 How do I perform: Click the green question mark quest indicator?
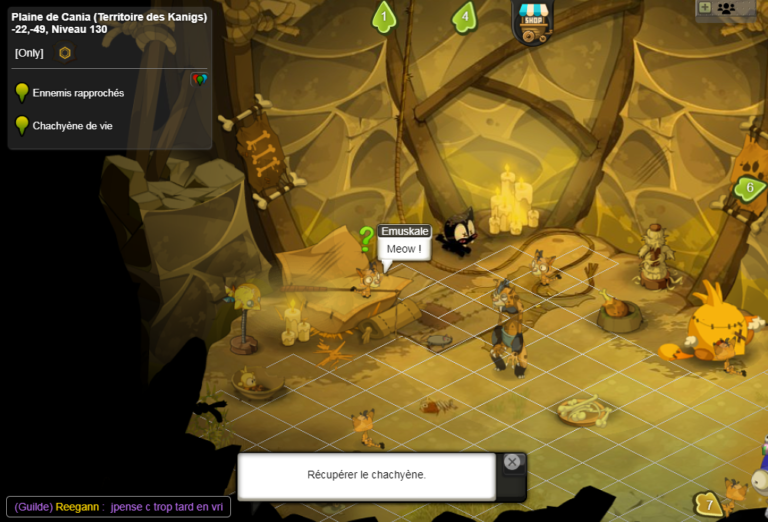pyautogui.click(x=367, y=238)
